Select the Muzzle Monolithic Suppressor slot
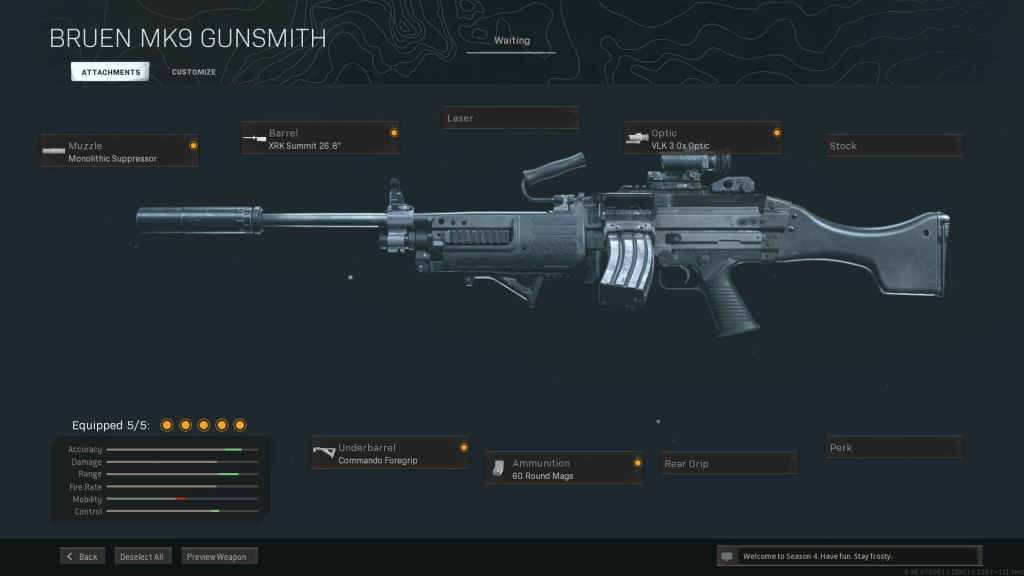Viewport: 1024px width, 576px height. [x=119, y=151]
